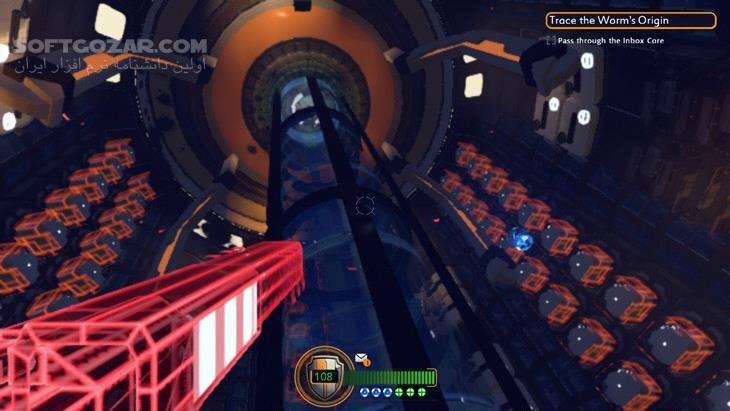Open the mail envelope notification icon
The image size is (730, 411).
coord(361,358)
